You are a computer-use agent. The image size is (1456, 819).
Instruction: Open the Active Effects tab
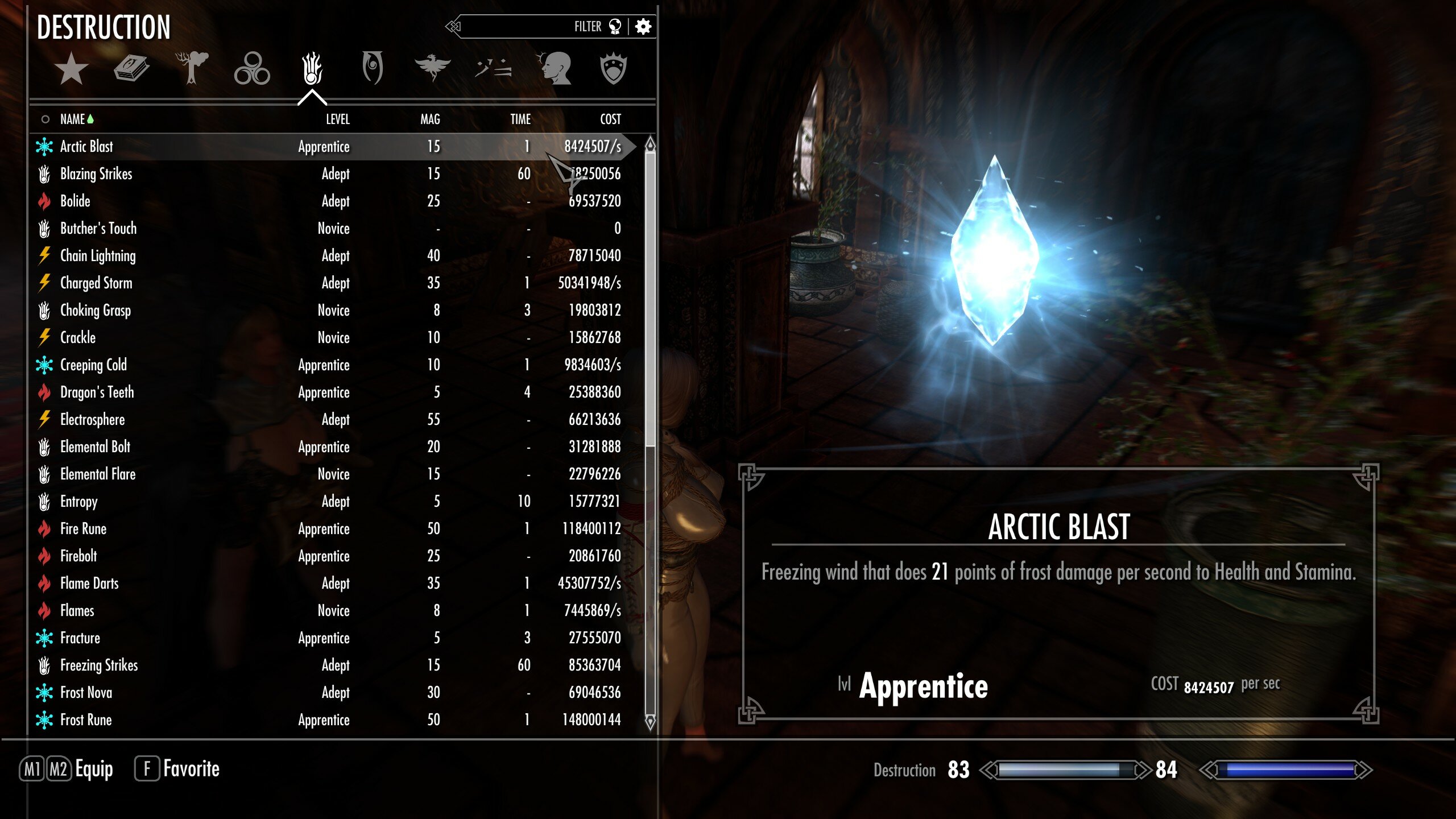[556, 67]
